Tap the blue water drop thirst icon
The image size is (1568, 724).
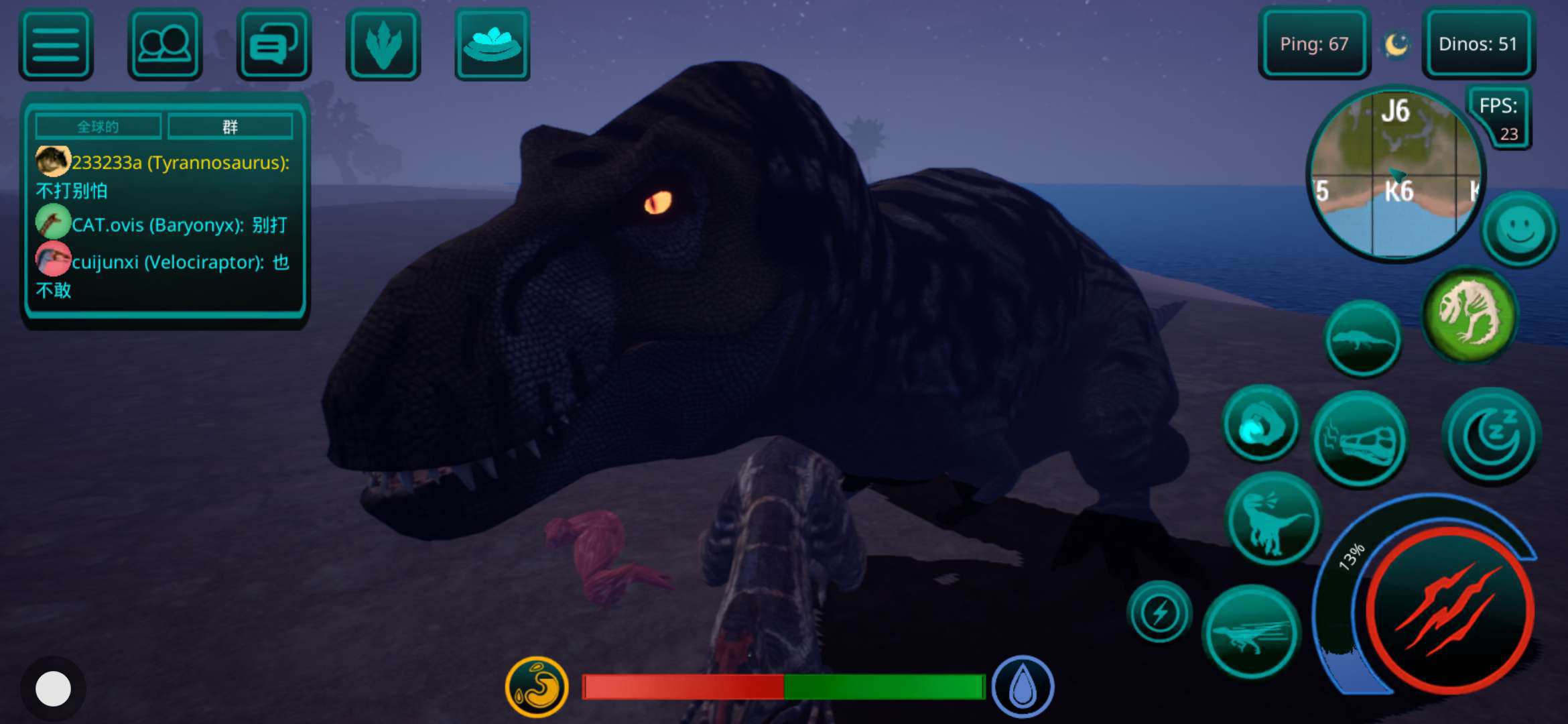point(1023,687)
